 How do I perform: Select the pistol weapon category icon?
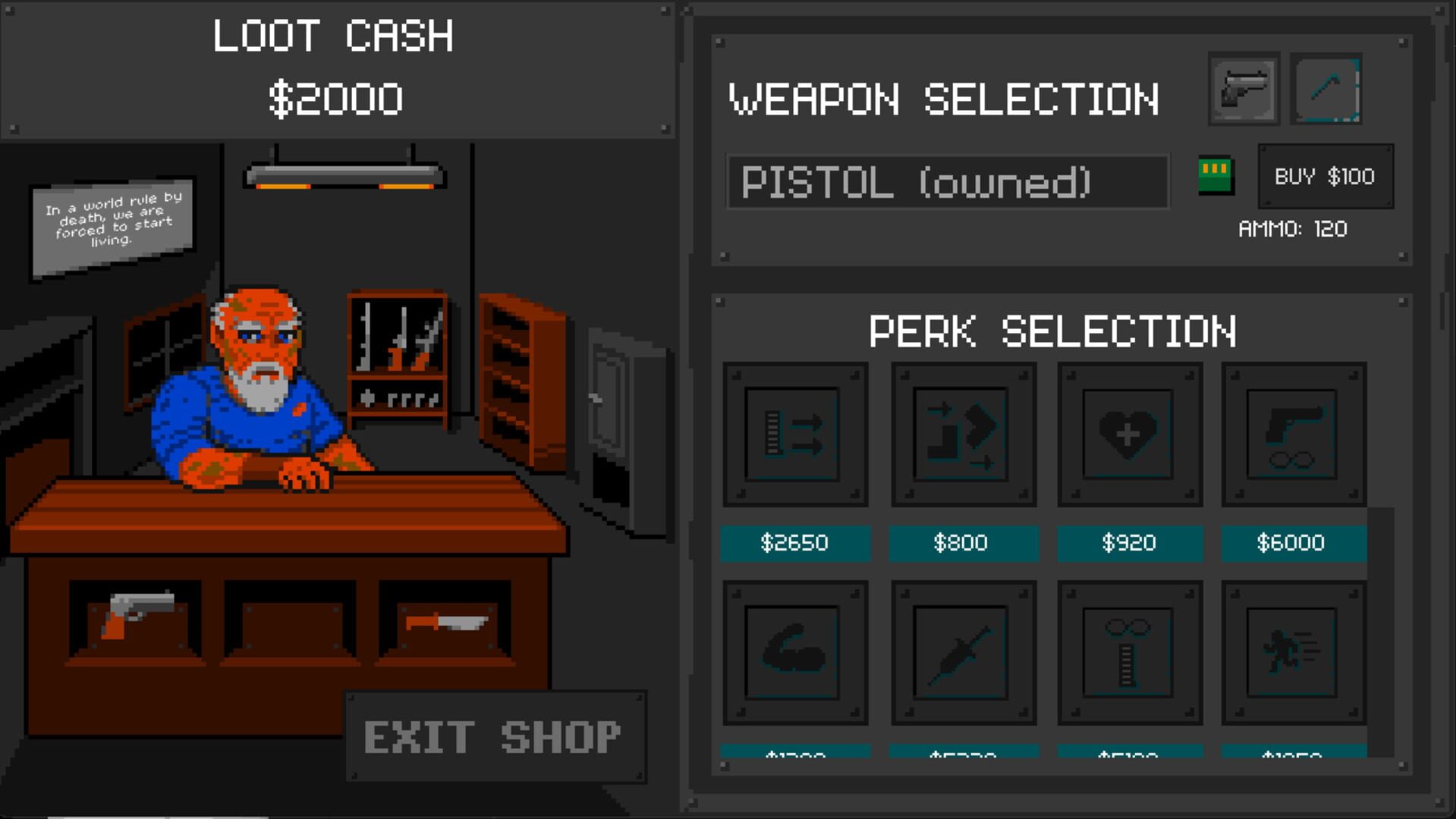click(1242, 89)
